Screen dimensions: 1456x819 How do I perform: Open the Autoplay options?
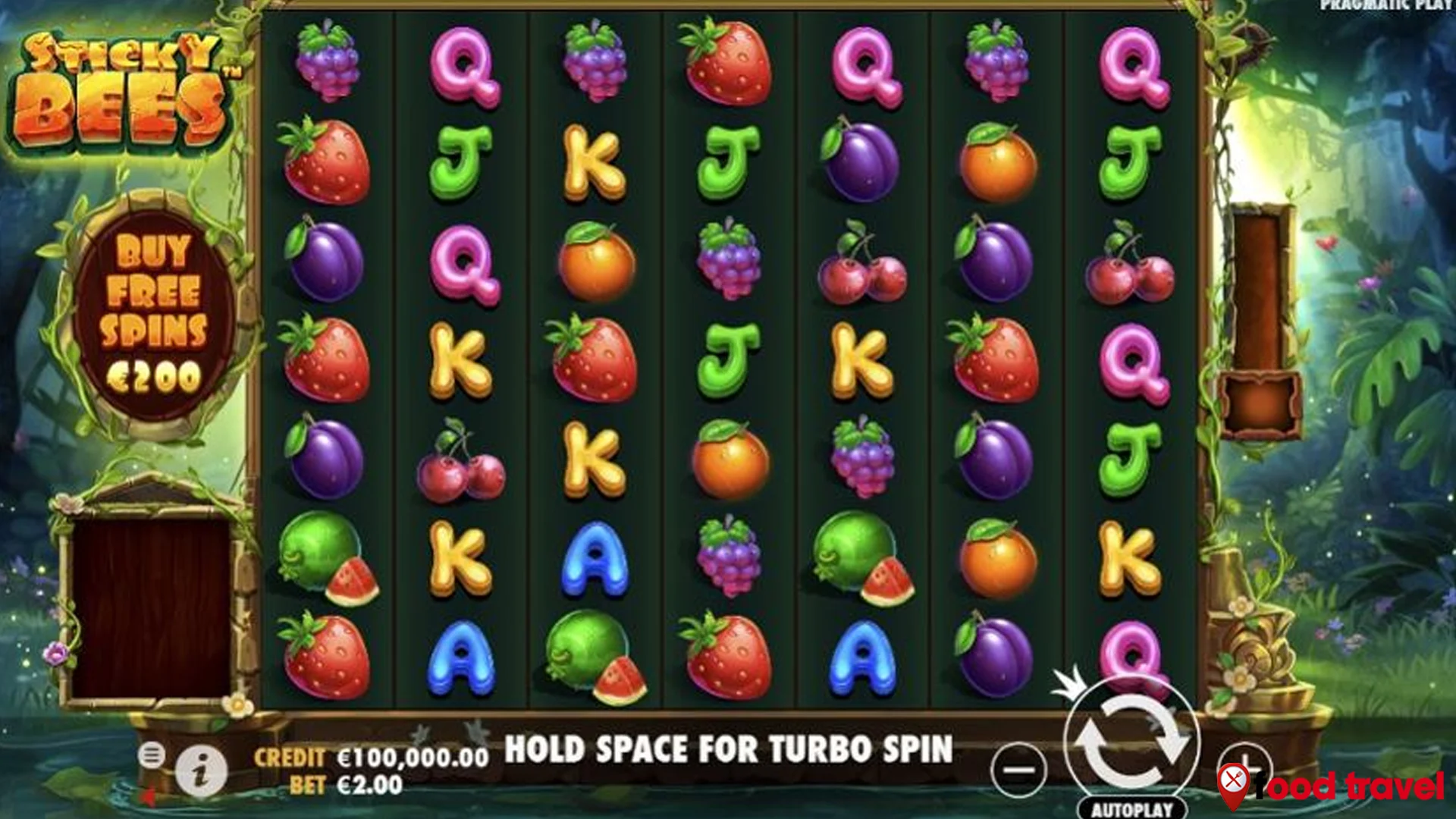pyautogui.click(x=1131, y=809)
